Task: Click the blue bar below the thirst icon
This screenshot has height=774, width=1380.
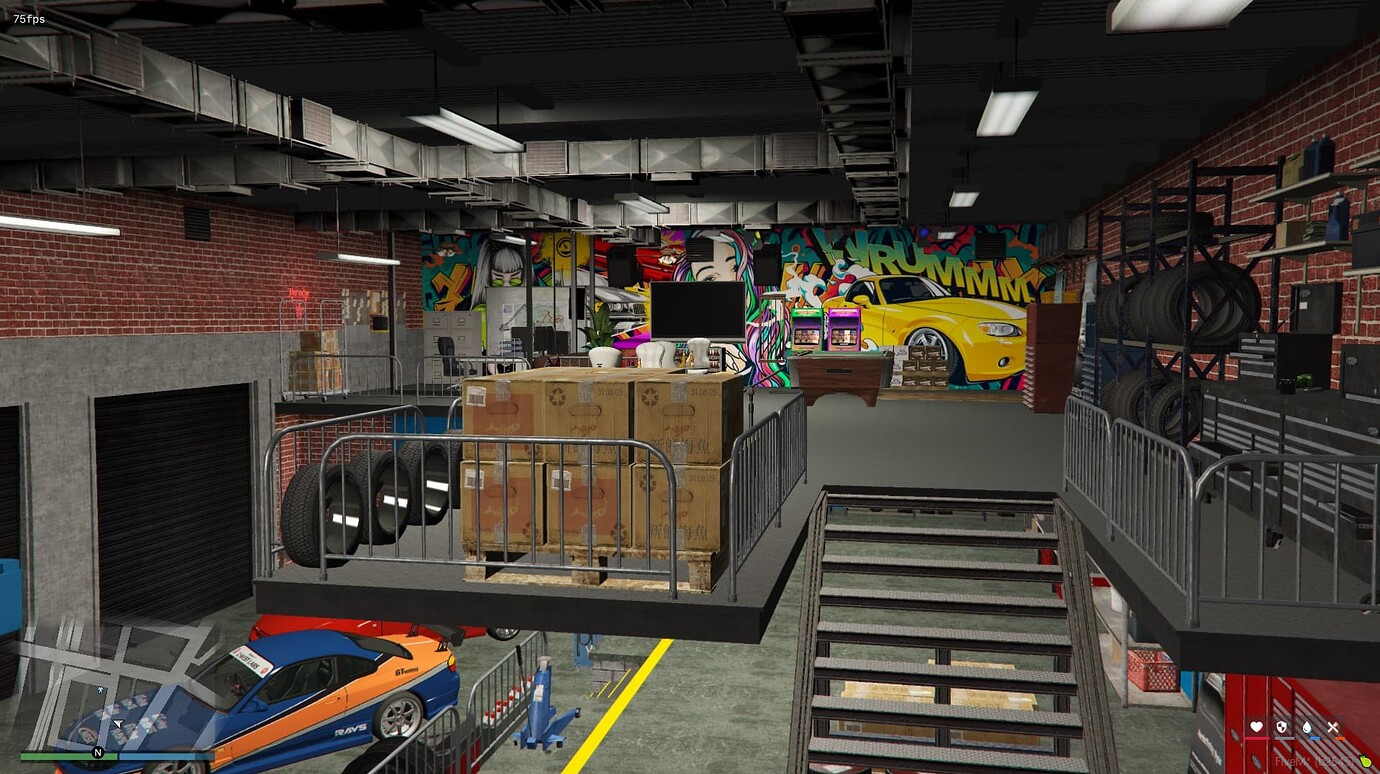Action: 1313,738
